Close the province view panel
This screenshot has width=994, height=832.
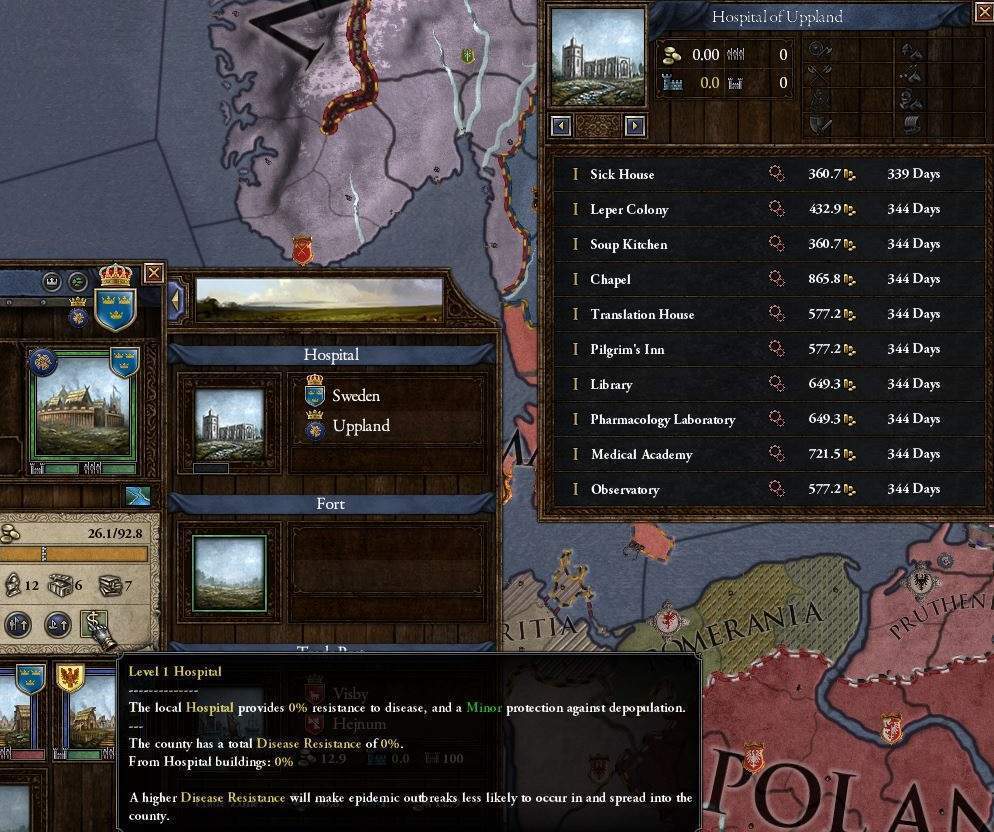(153, 273)
